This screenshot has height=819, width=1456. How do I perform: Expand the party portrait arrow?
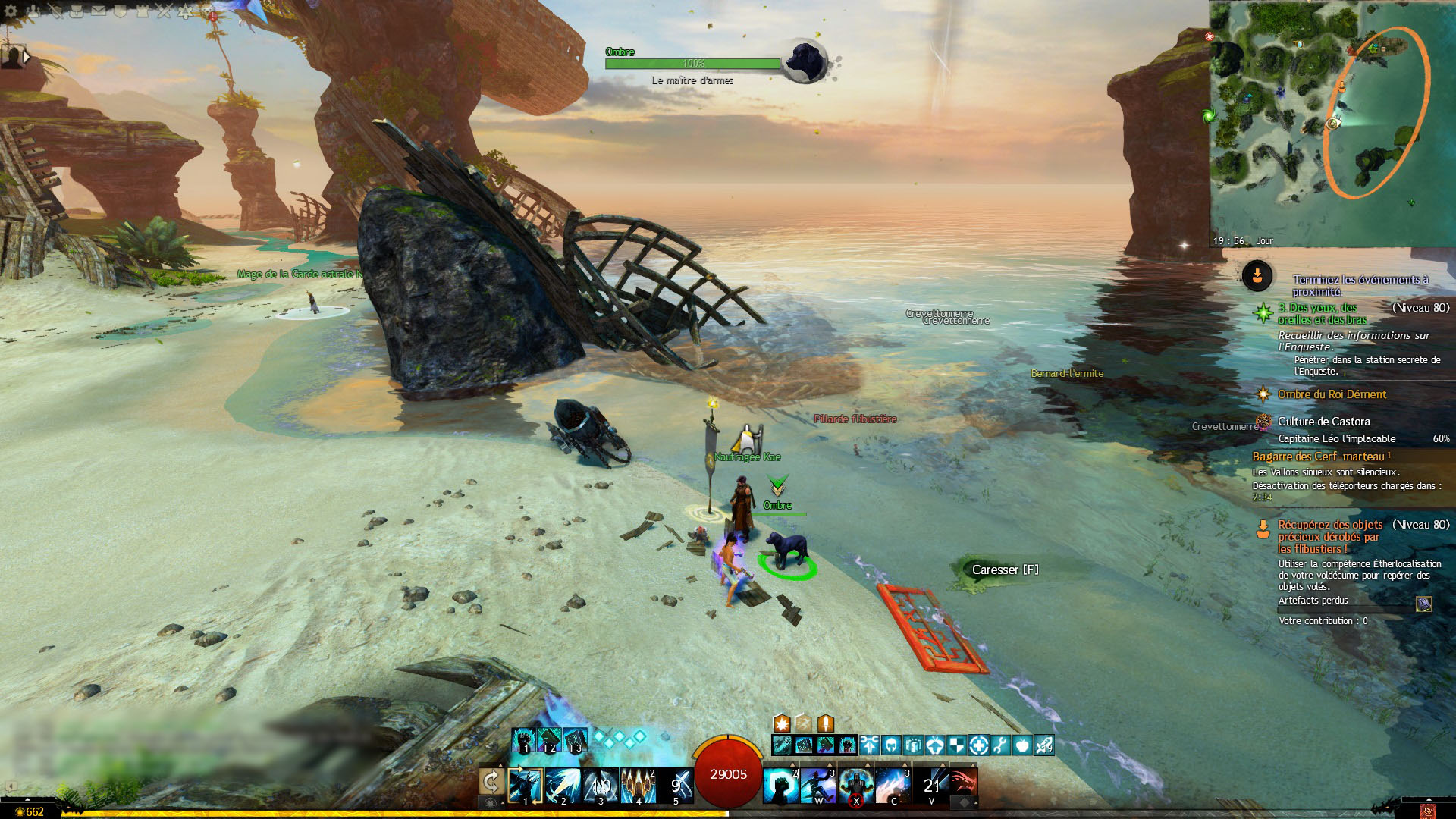pos(27,56)
